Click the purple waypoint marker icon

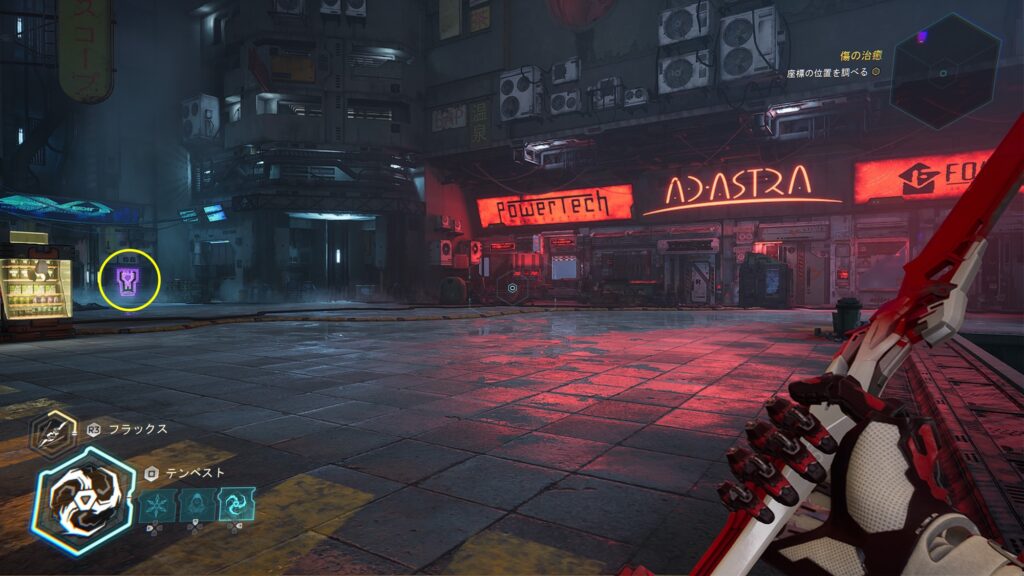pyautogui.click(x=130, y=280)
